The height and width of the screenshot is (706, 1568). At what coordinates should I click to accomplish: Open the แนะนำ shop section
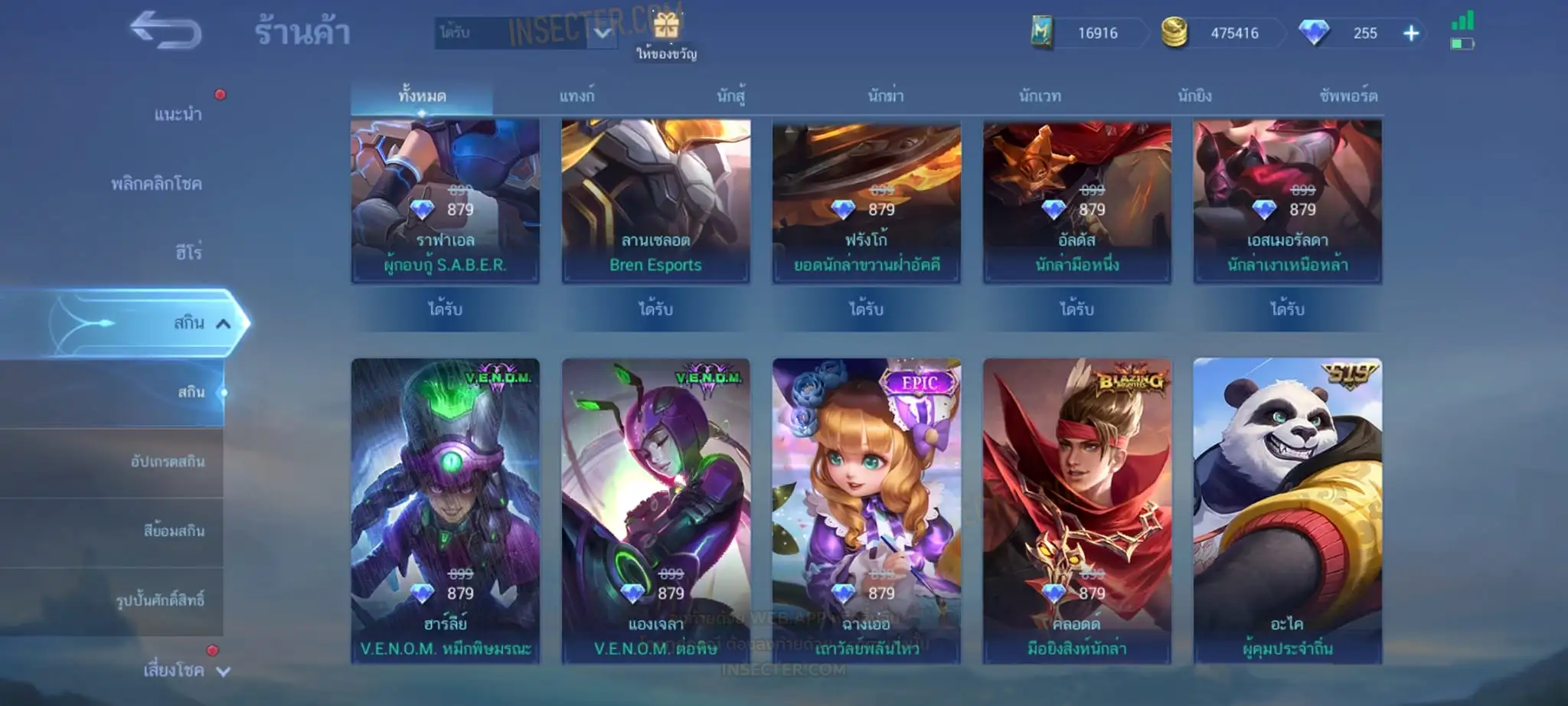pyautogui.click(x=178, y=115)
